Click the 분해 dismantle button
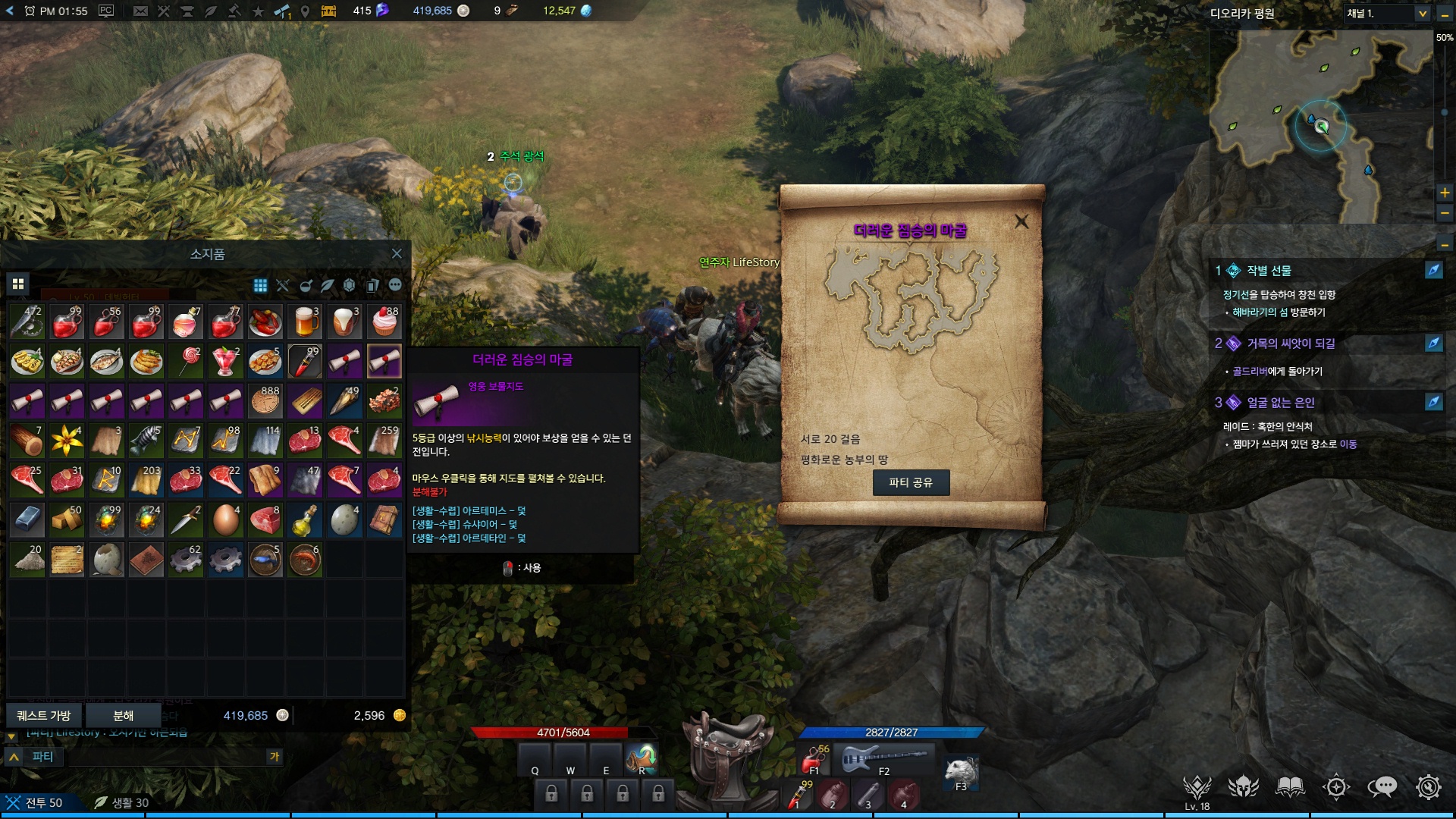Image resolution: width=1456 pixels, height=819 pixels. click(123, 715)
